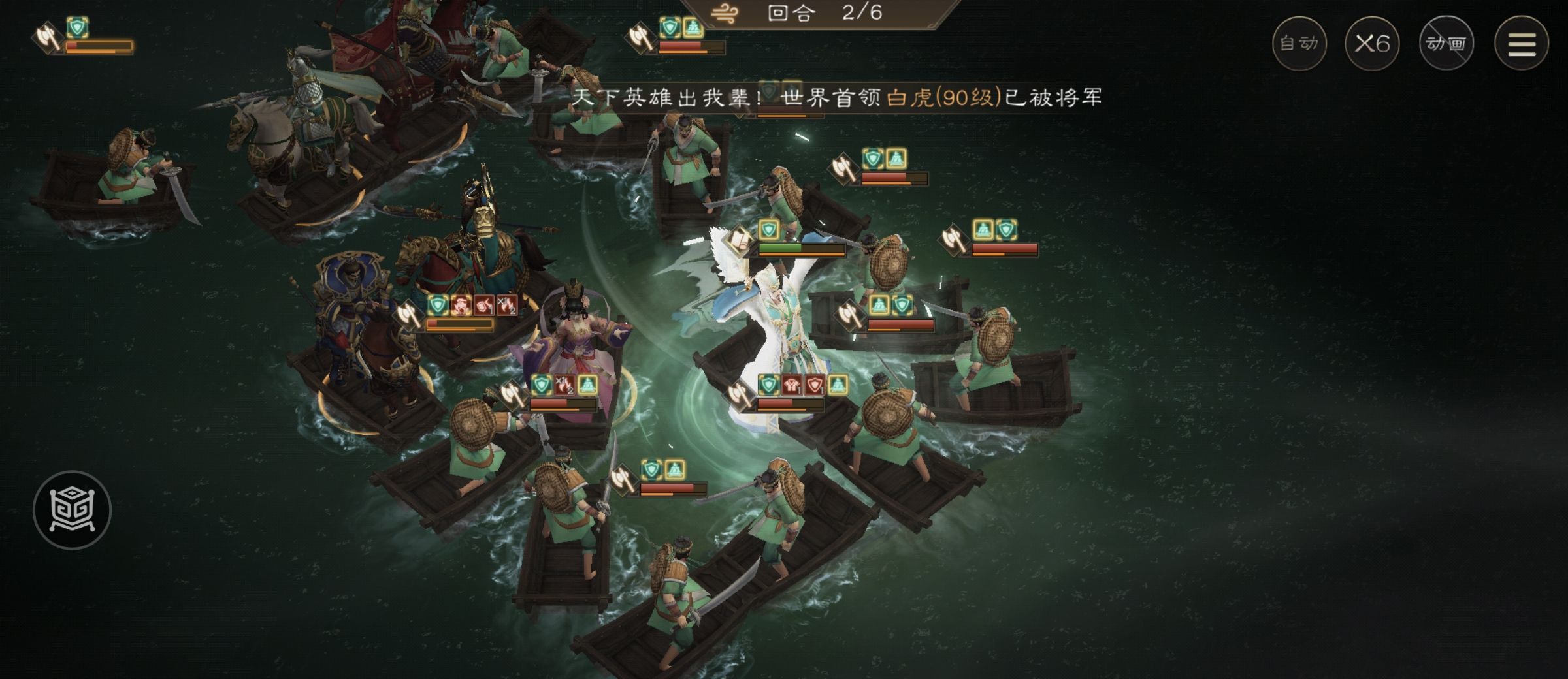Select the ship buff icon beside the top-center health bar

pyautogui.click(x=695, y=27)
